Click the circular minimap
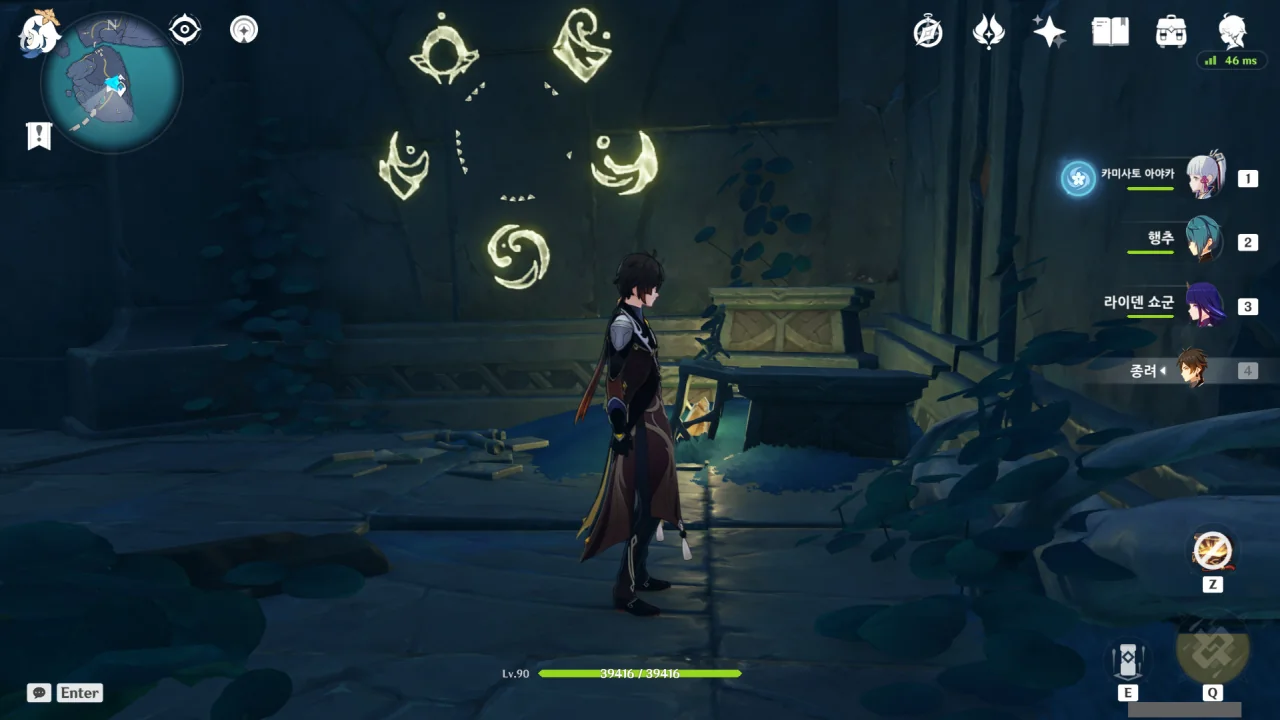 click(111, 82)
